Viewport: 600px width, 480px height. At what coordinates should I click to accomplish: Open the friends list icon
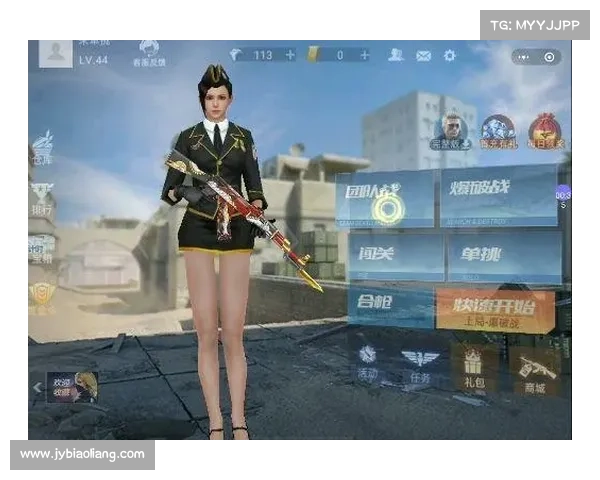pyautogui.click(x=397, y=55)
